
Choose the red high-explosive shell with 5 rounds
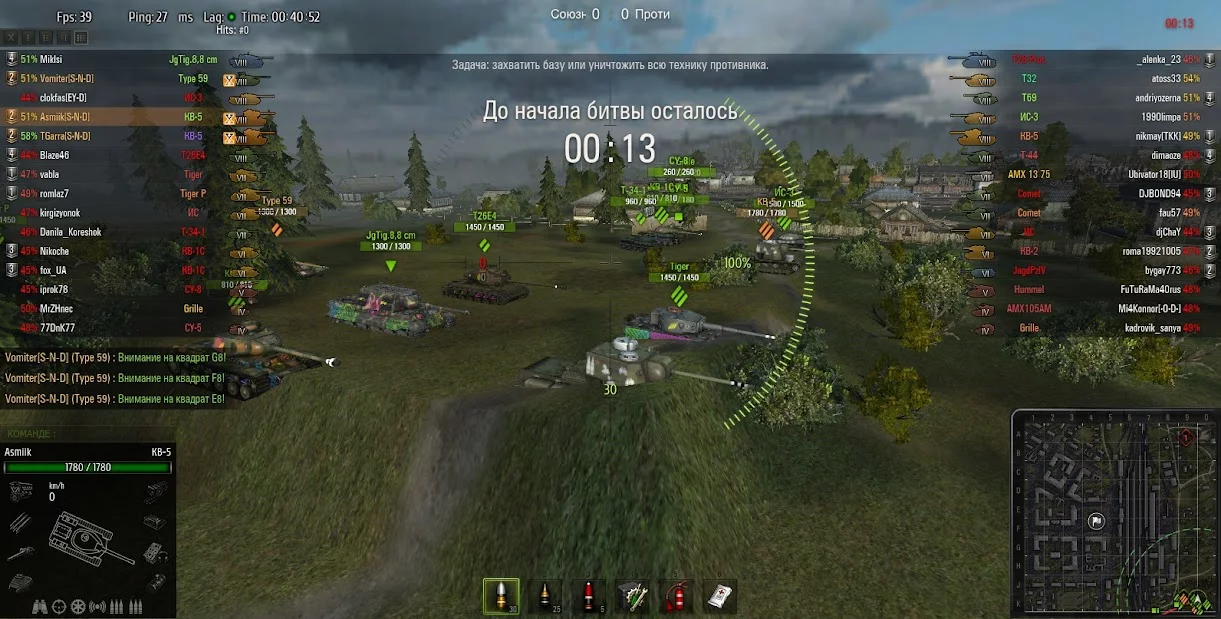[x=588, y=596]
